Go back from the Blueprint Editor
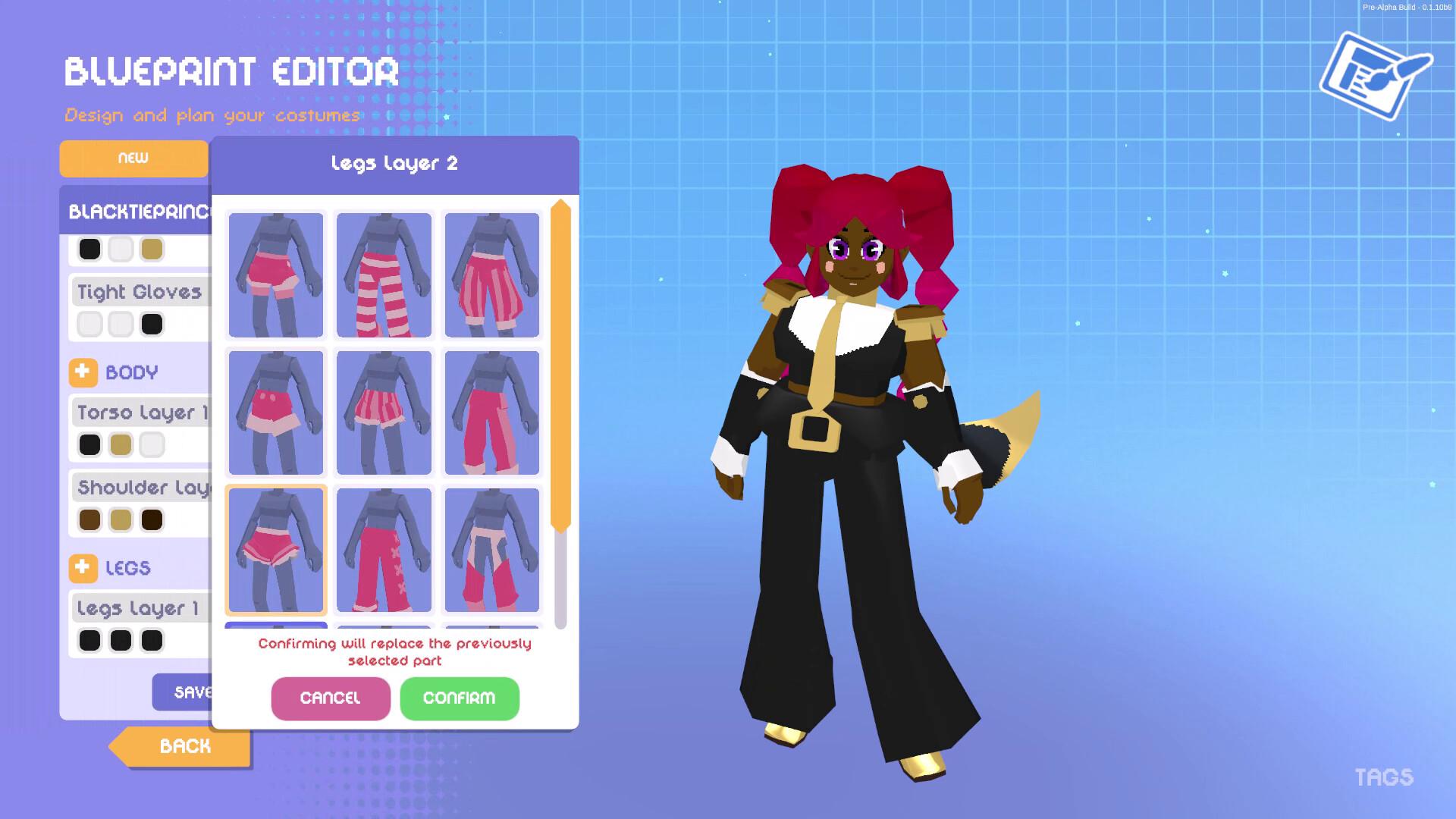1456x819 pixels. [x=184, y=746]
